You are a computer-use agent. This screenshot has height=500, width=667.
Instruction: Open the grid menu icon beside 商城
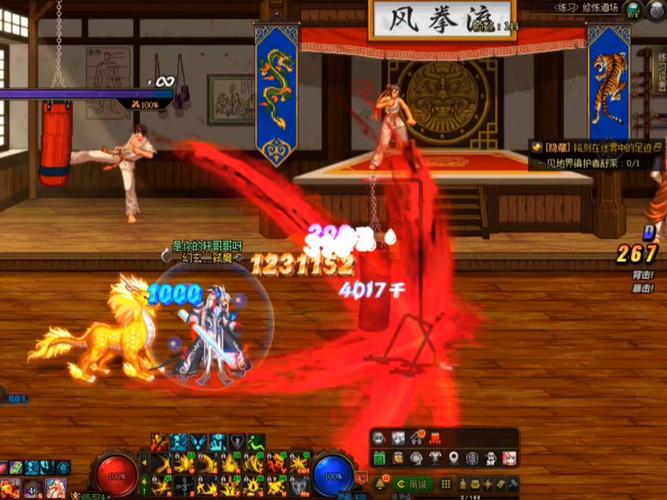(444, 484)
